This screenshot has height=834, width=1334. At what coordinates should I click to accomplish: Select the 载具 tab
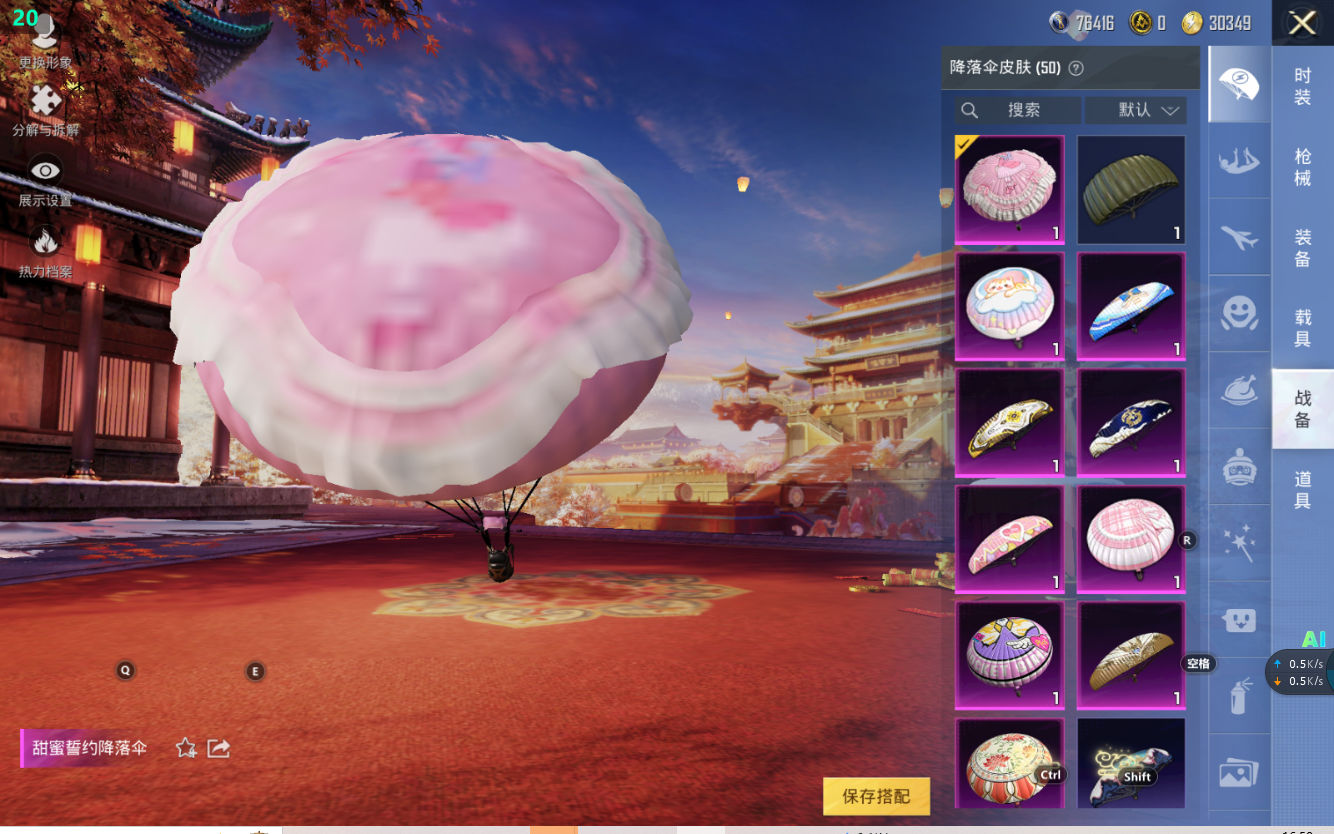tap(1302, 328)
